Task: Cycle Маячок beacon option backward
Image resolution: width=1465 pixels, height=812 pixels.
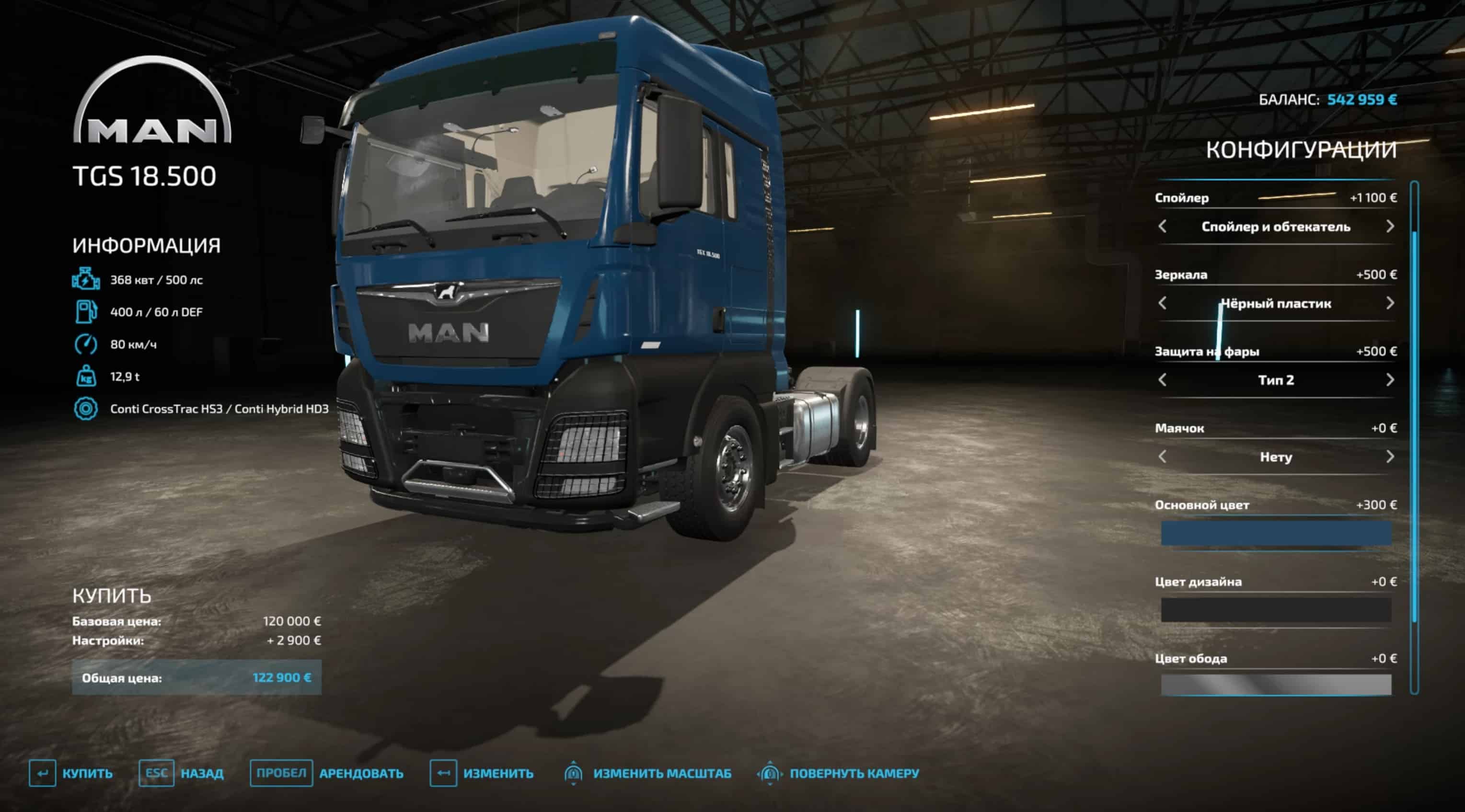Action: tap(1163, 457)
